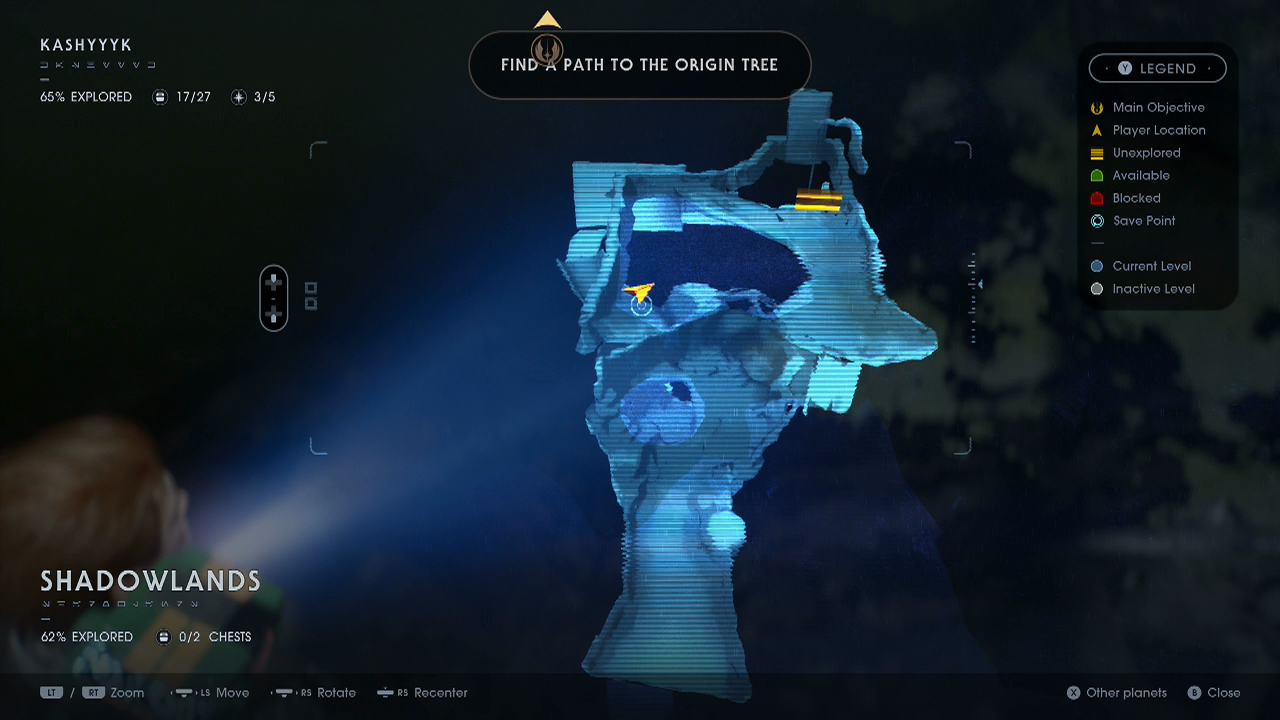Open the Other planets view
1280x720 pixels.
coord(1116,692)
